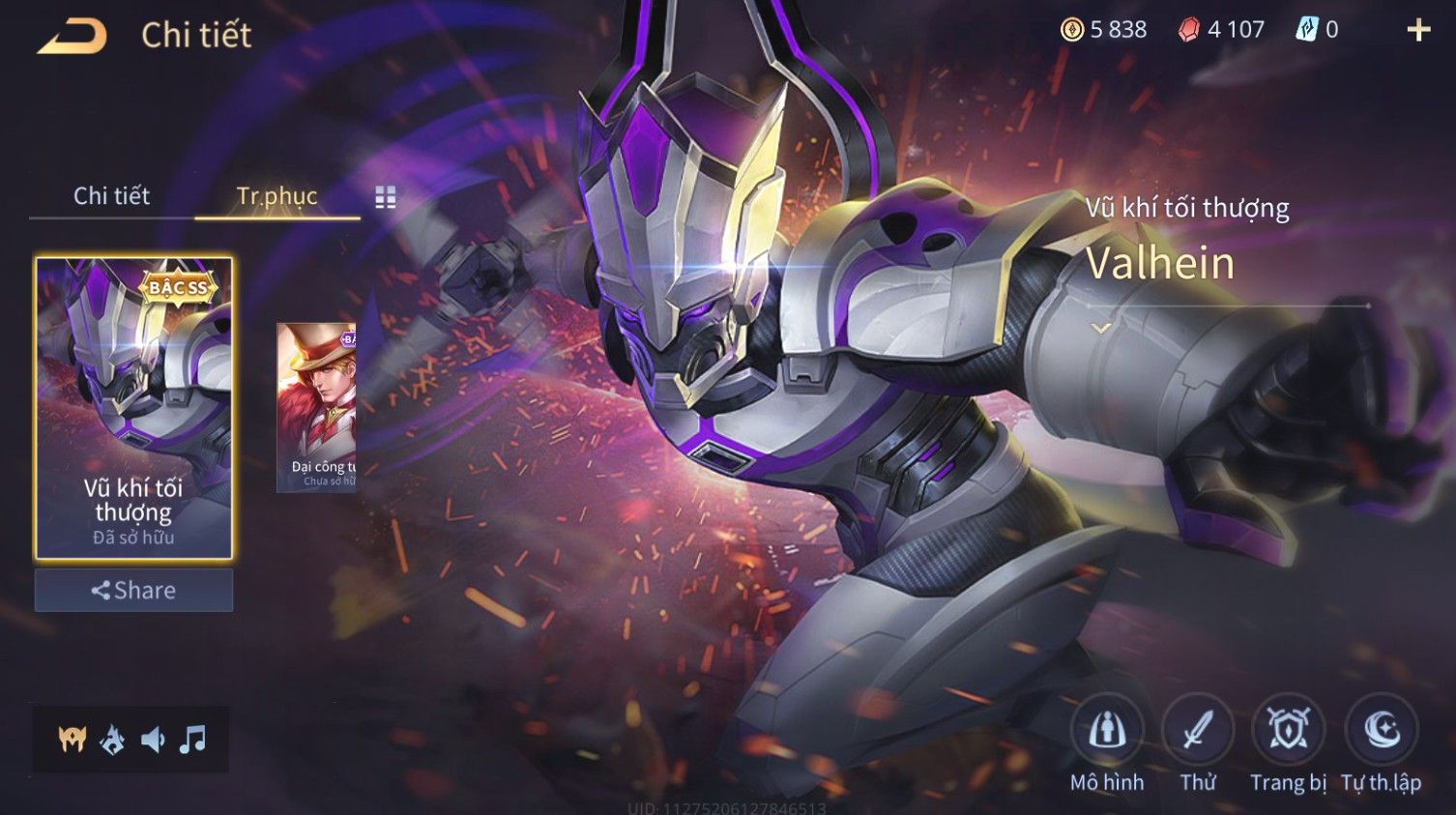This screenshot has height=815, width=1456.
Task: Share the Vũ khí tối thượng skin
Action: coord(133,590)
